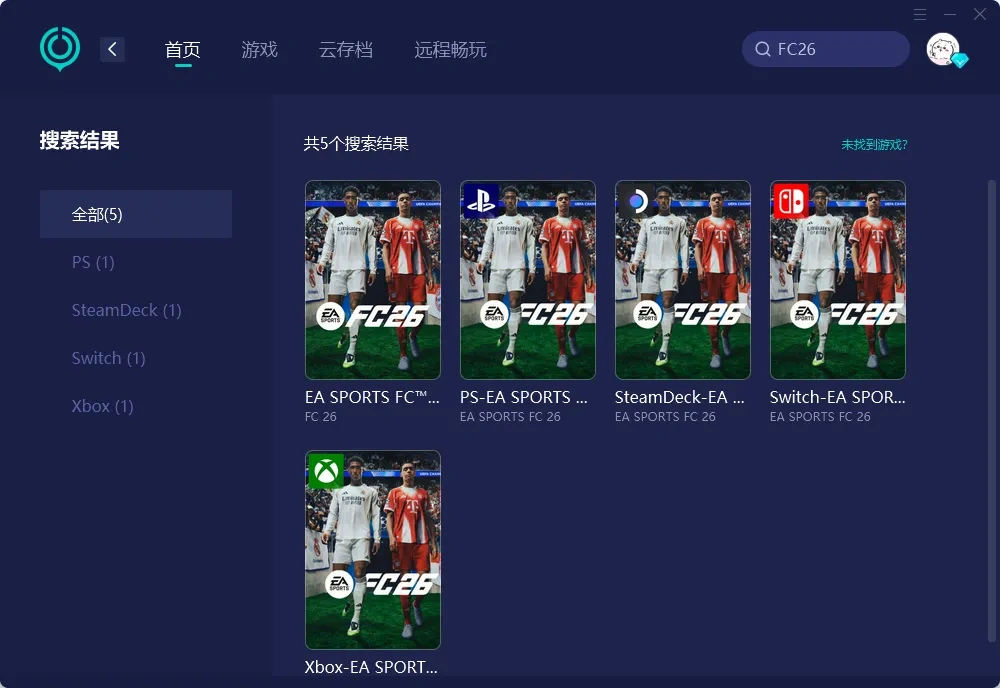This screenshot has width=1000, height=688.
Task: Open the EA SPORTS FC™ 26 game tile
Action: point(372,280)
